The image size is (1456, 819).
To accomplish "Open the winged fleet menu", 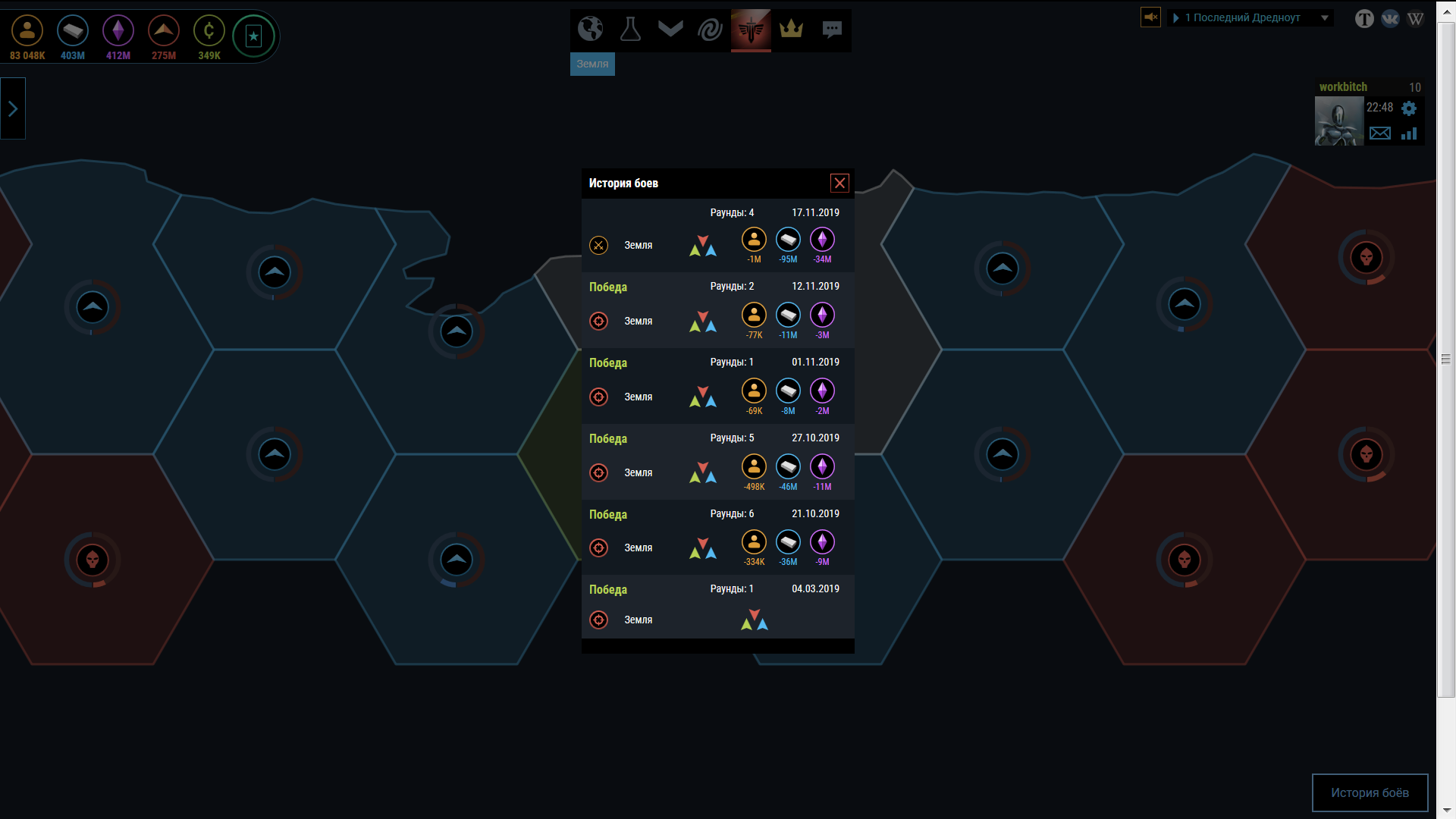I will tap(670, 30).
